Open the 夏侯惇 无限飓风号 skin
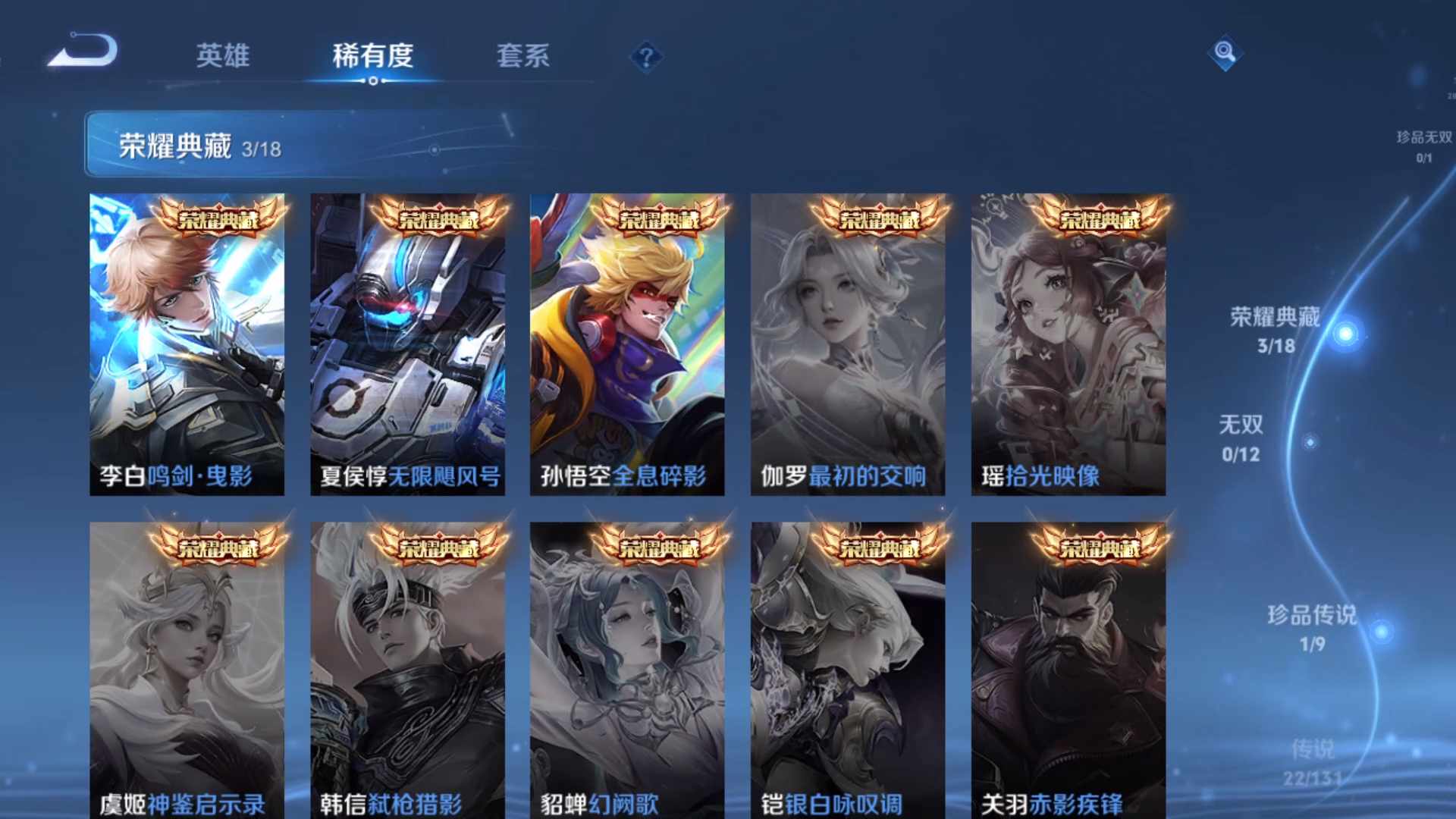Viewport: 1456px width, 819px height. pyautogui.click(x=408, y=341)
